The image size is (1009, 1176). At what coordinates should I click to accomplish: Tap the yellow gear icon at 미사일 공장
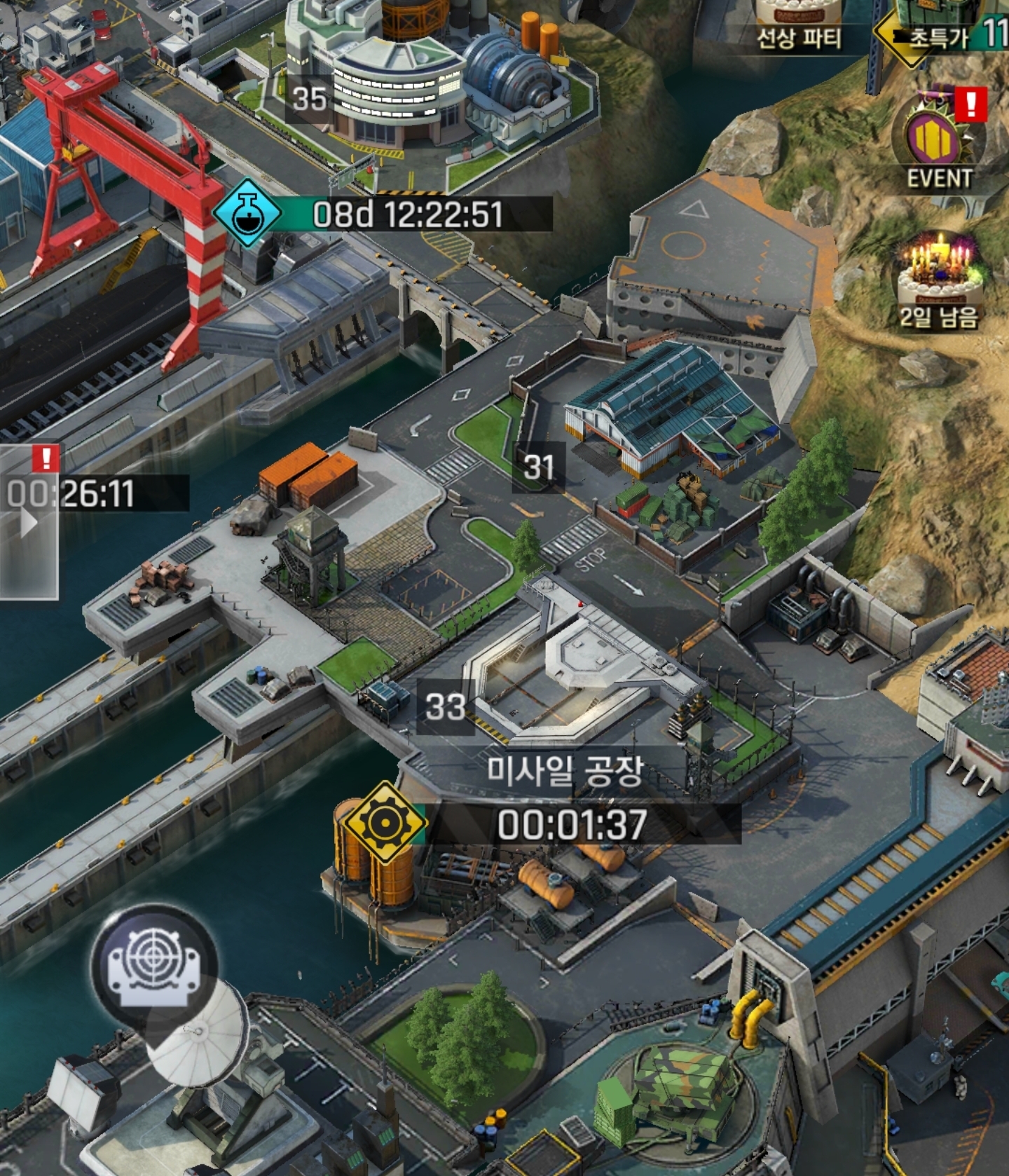pos(383,822)
